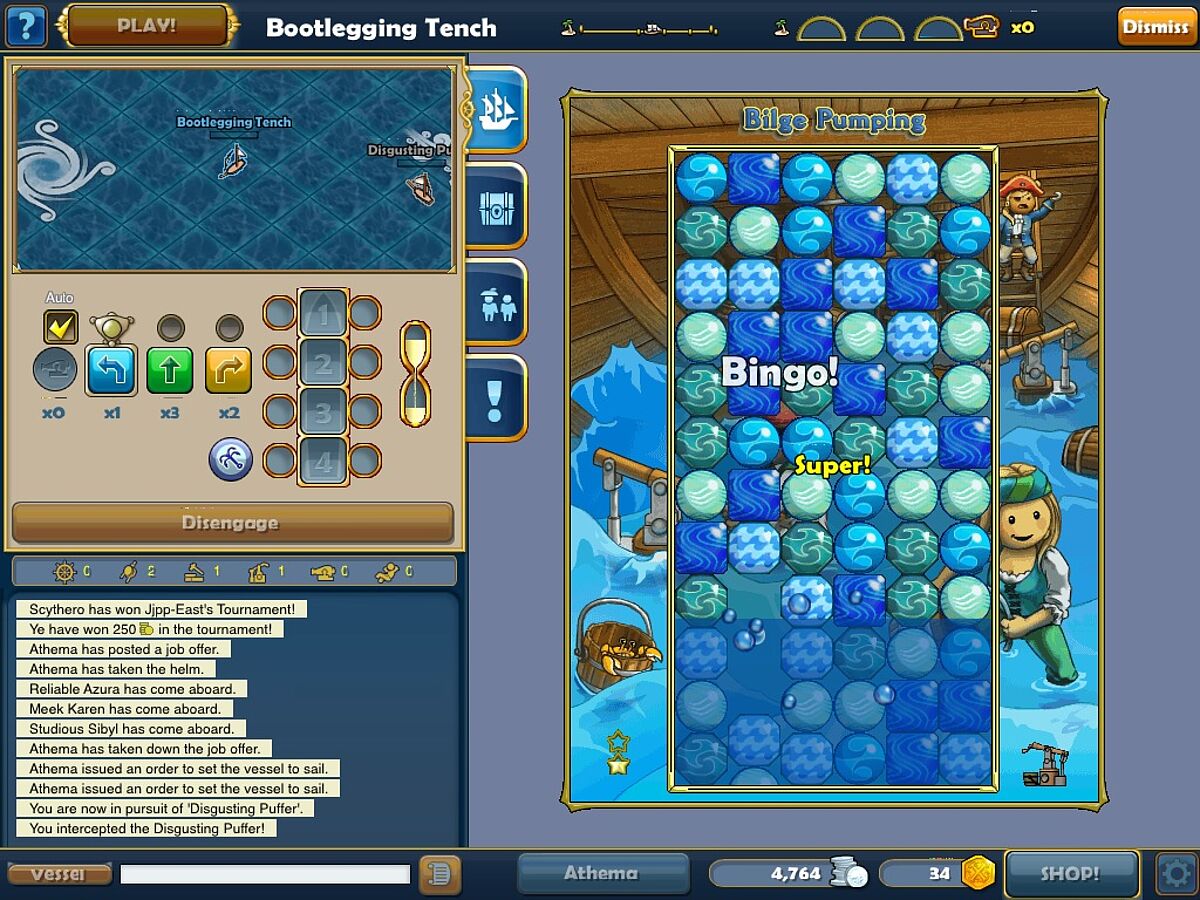This screenshot has height=900, width=1200.
Task: Activate the grappling hook button
Action: pos(230,459)
